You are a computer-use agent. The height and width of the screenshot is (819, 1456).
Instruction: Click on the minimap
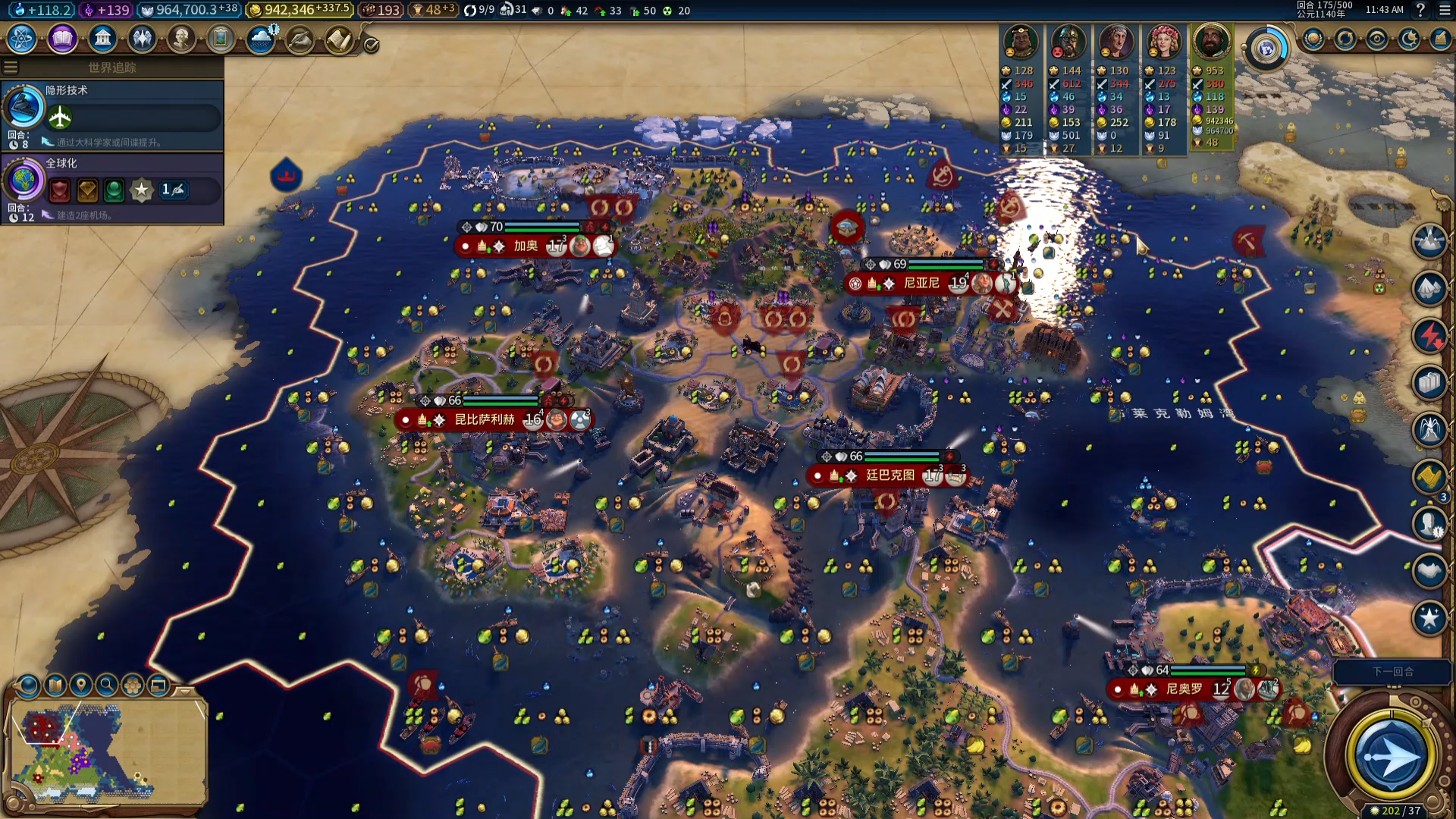[x=106, y=751]
